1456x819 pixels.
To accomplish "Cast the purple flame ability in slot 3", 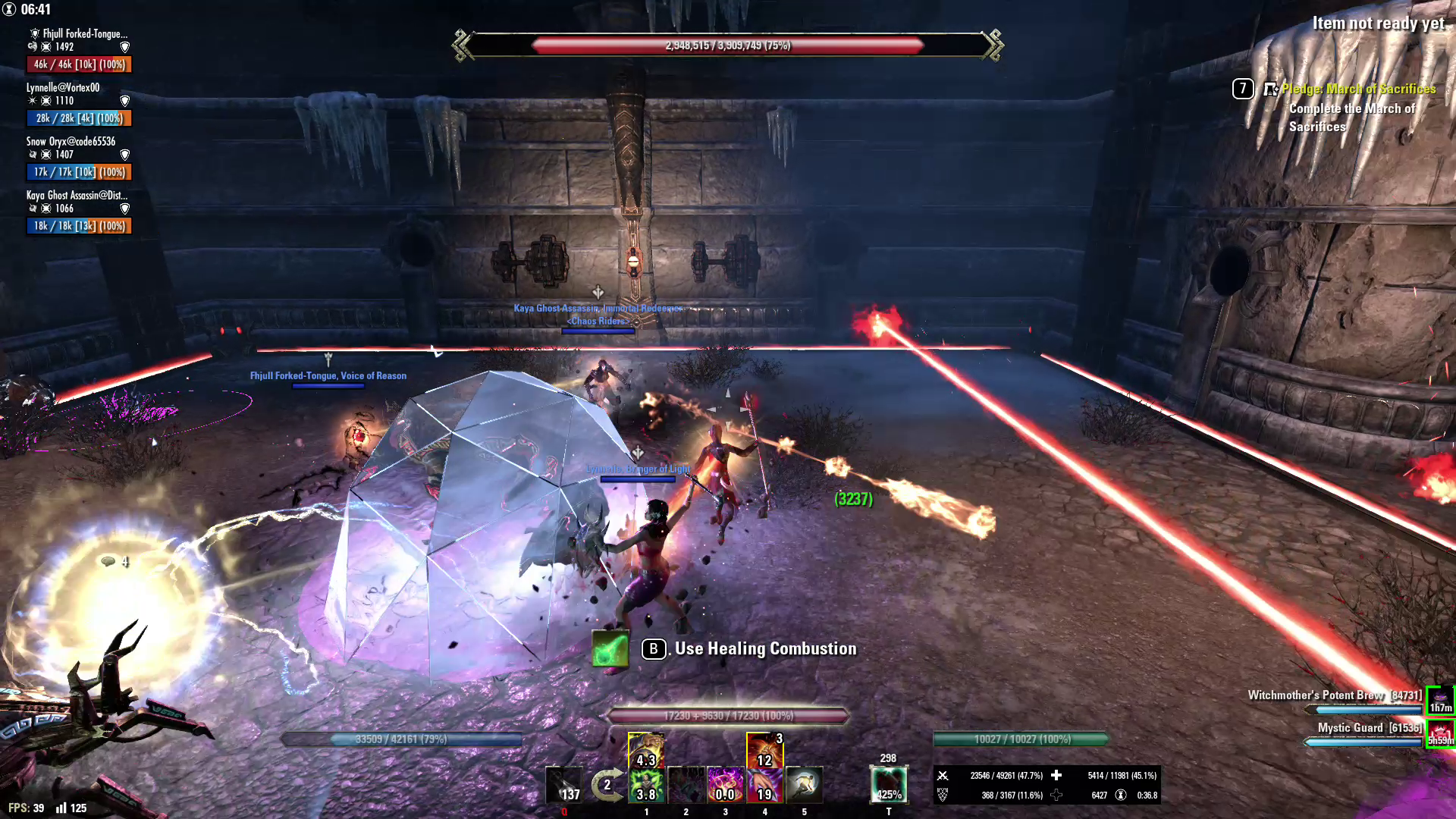I will (726, 785).
